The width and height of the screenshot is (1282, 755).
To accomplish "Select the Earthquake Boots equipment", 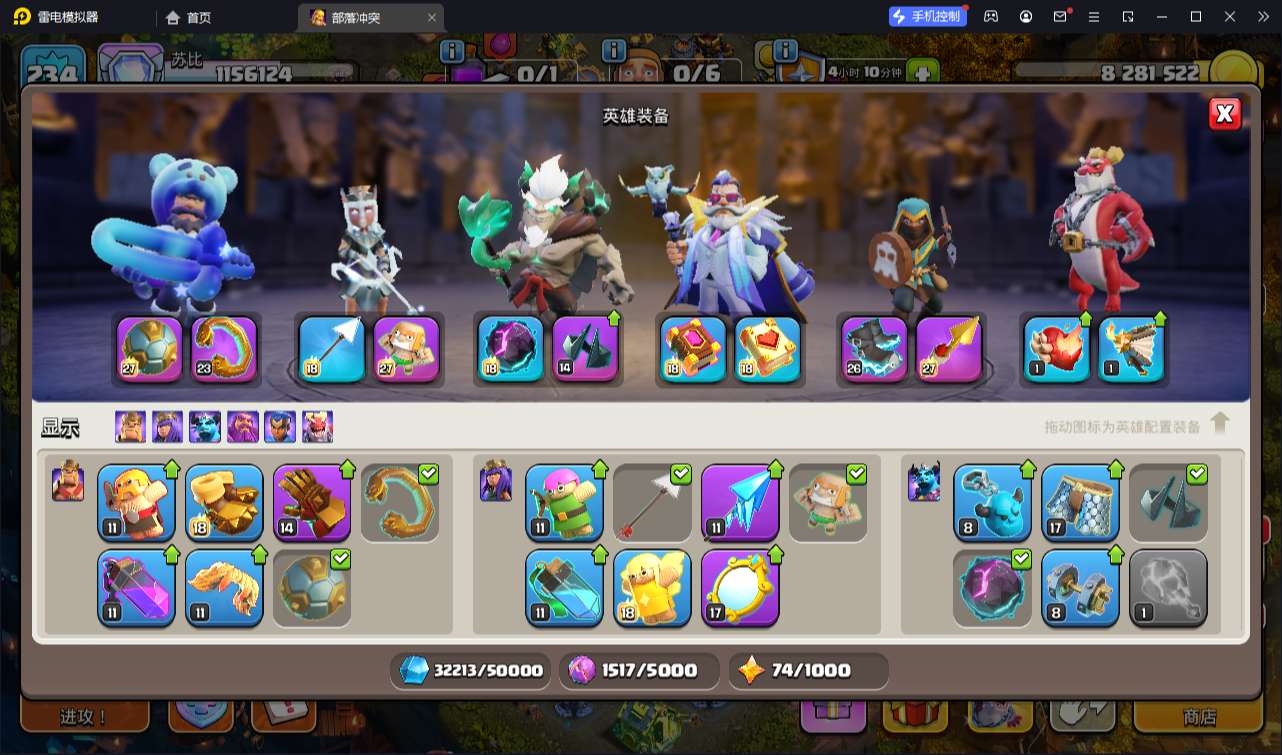I will 224,502.
